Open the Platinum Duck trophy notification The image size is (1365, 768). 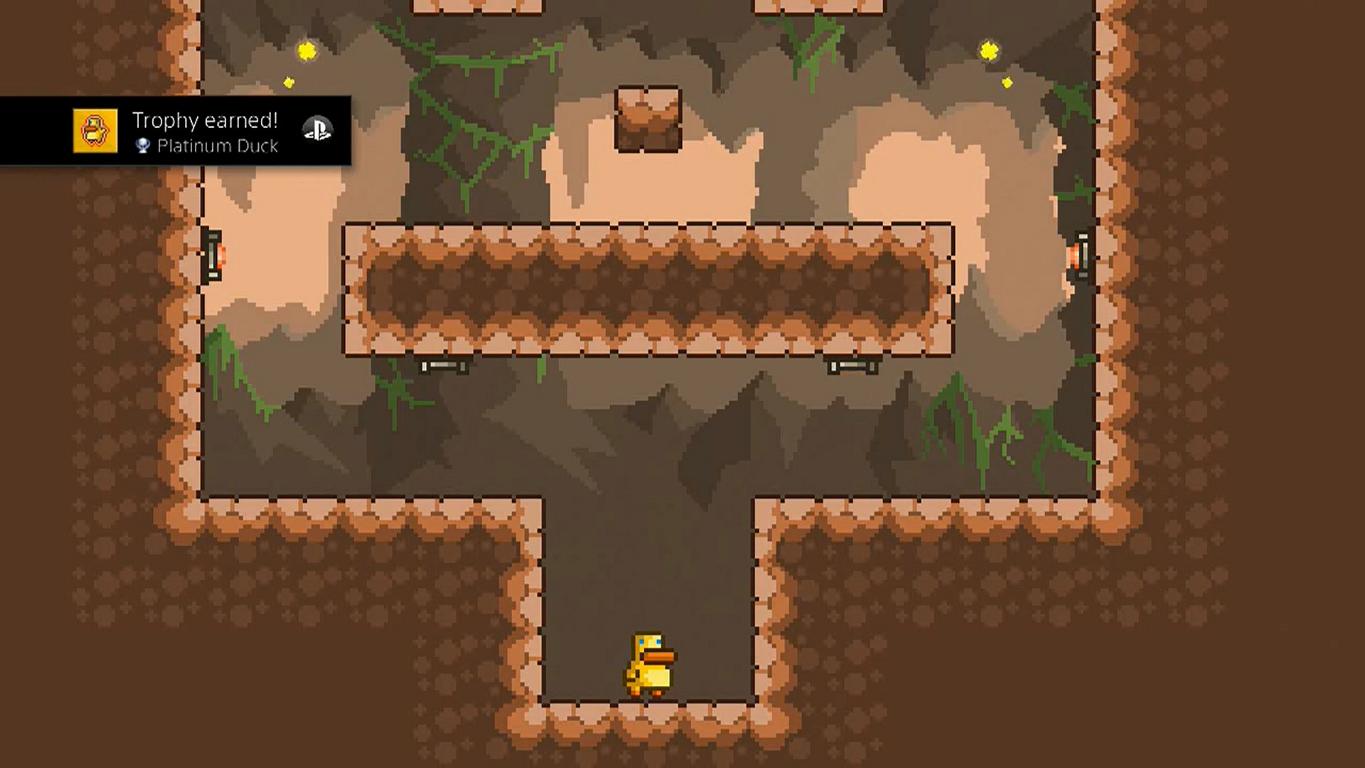tap(205, 131)
